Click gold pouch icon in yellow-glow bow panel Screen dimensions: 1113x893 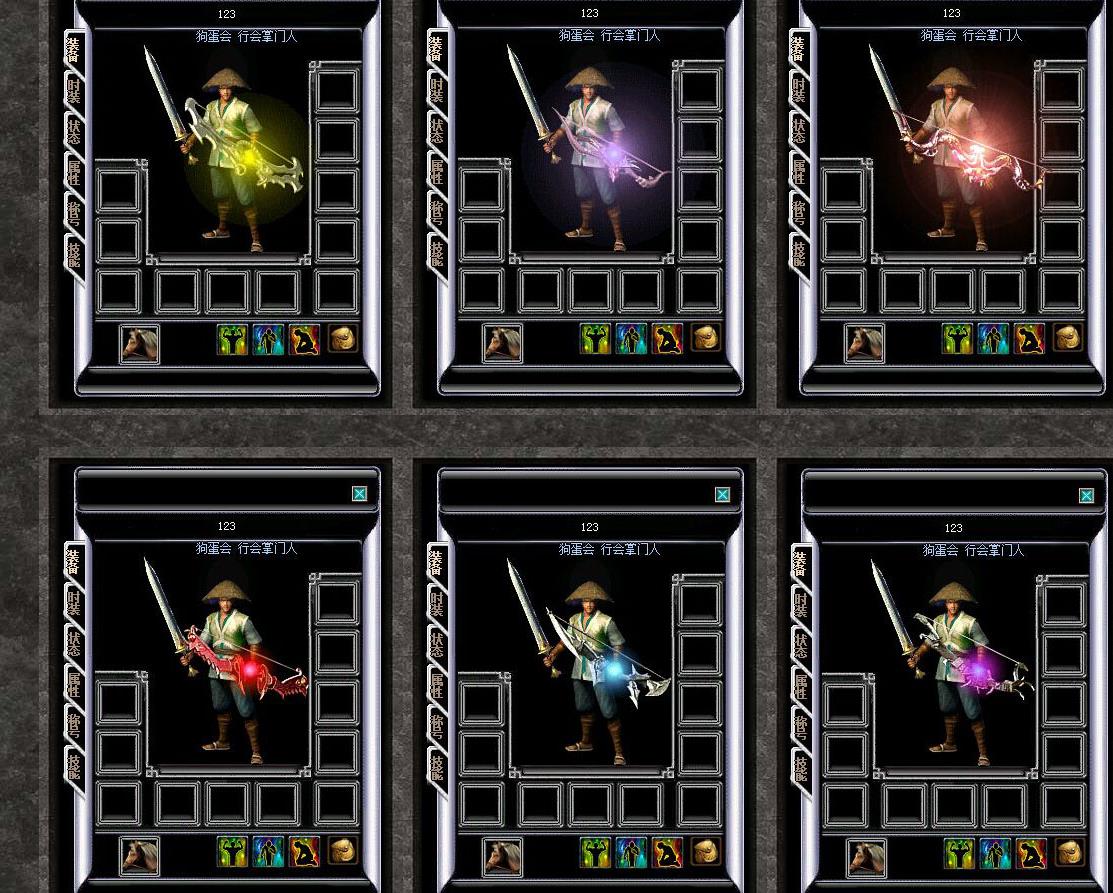pos(342,338)
